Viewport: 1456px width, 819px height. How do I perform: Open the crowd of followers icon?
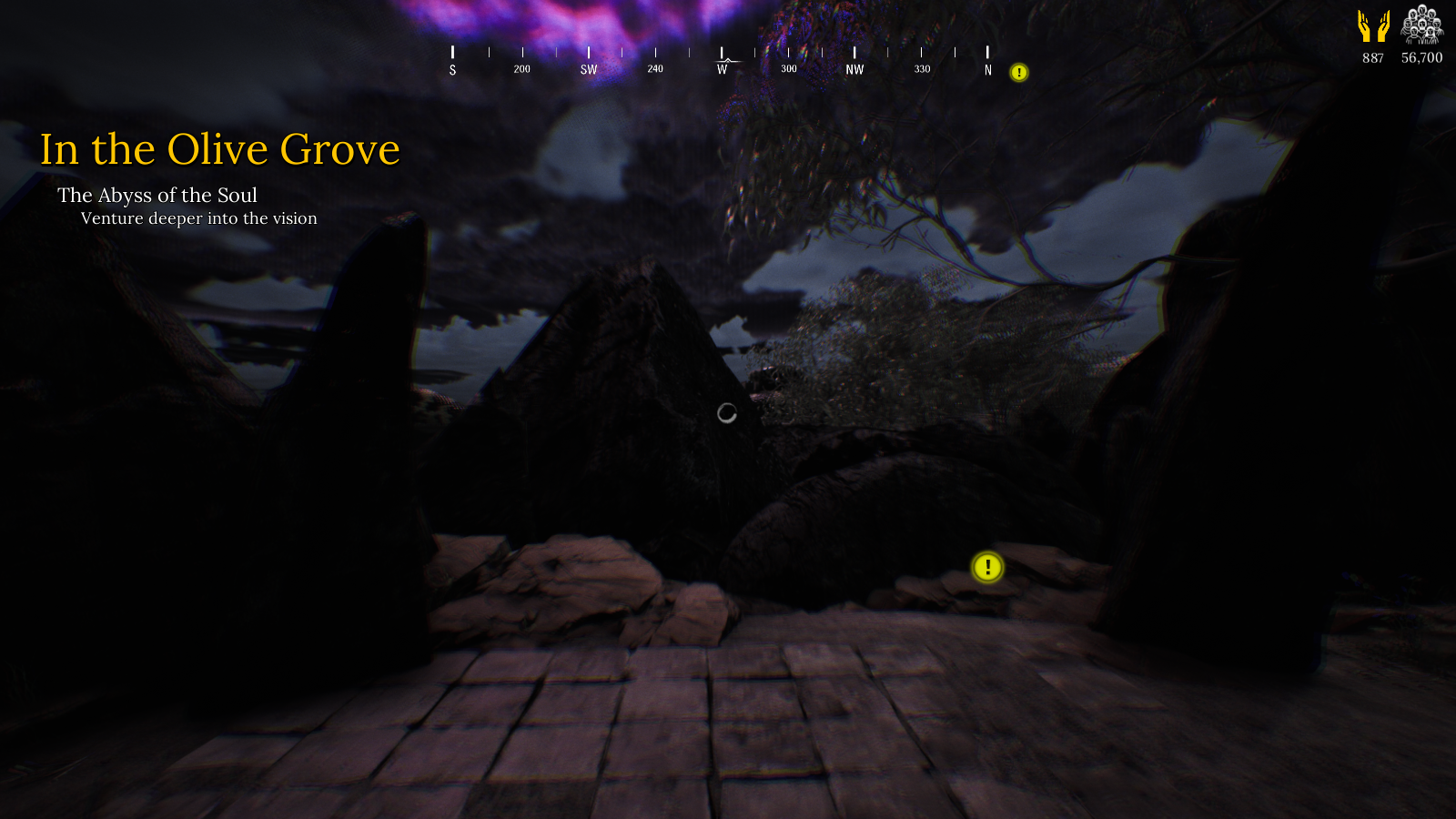pos(1421,25)
